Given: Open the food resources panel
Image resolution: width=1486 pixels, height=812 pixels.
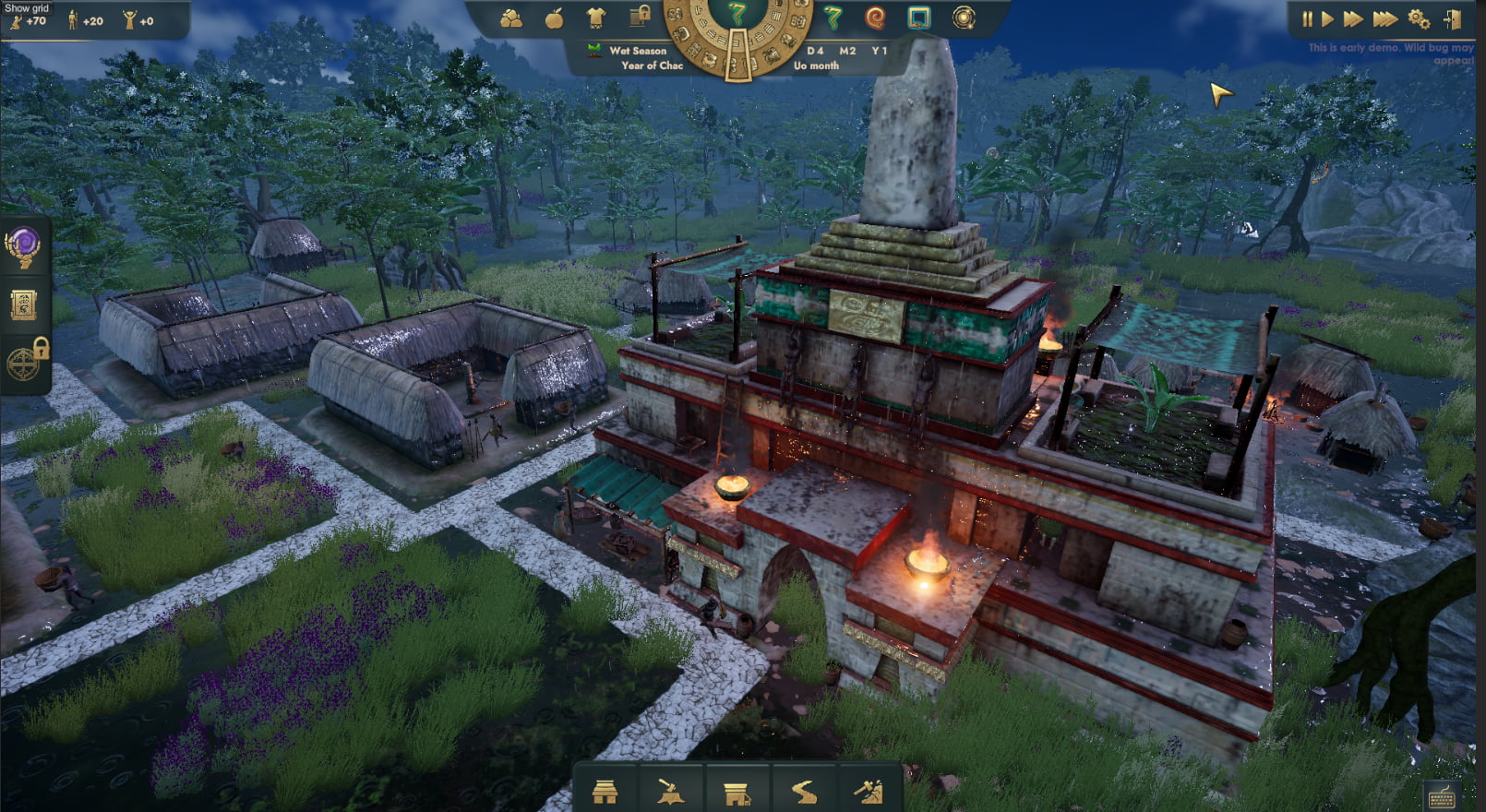Looking at the screenshot, I should (554, 18).
